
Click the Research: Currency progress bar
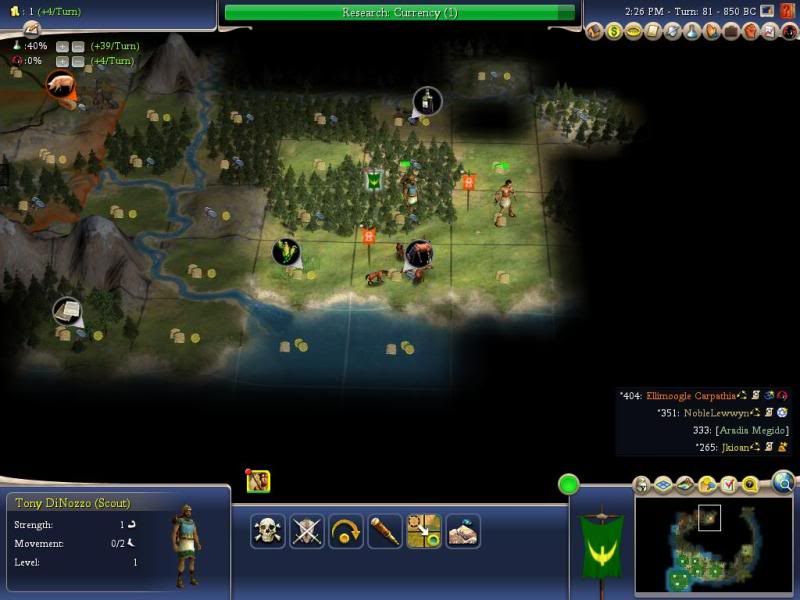click(399, 12)
